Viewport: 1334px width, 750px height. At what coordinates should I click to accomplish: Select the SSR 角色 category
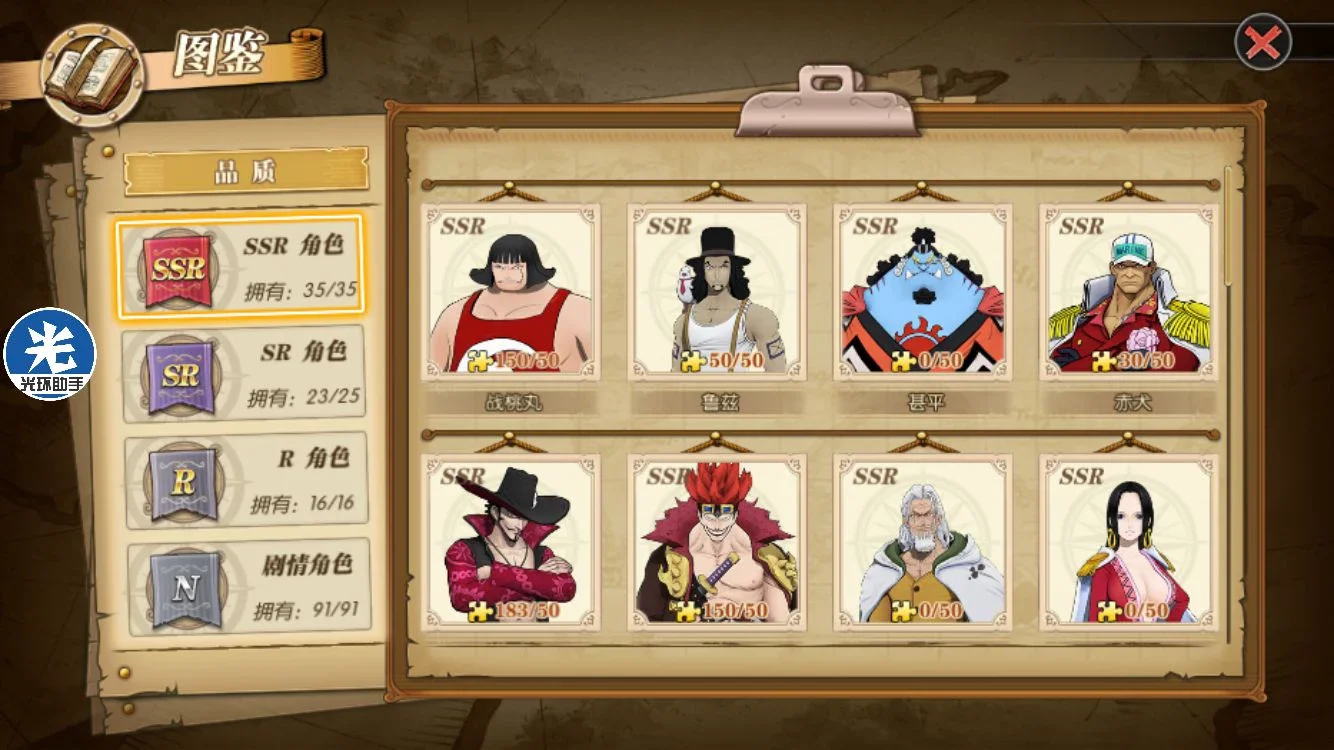(x=240, y=267)
